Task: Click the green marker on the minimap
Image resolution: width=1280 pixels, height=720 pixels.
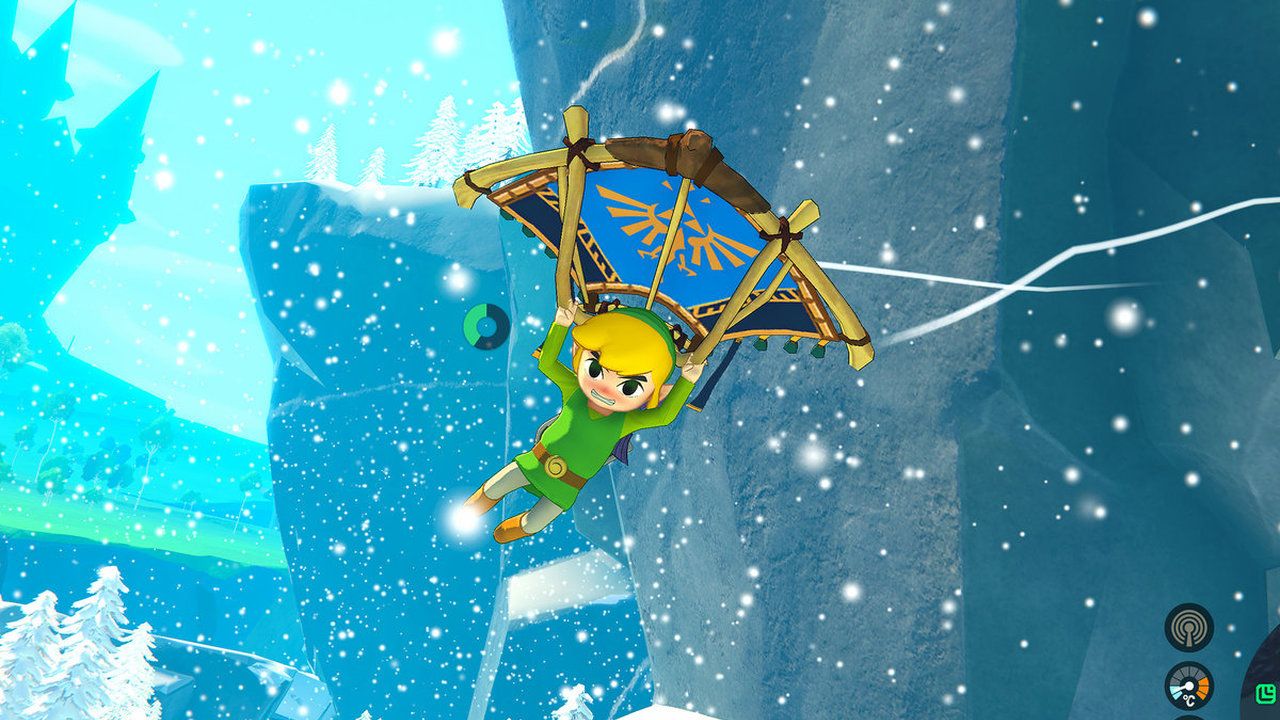Action: (1268, 692)
